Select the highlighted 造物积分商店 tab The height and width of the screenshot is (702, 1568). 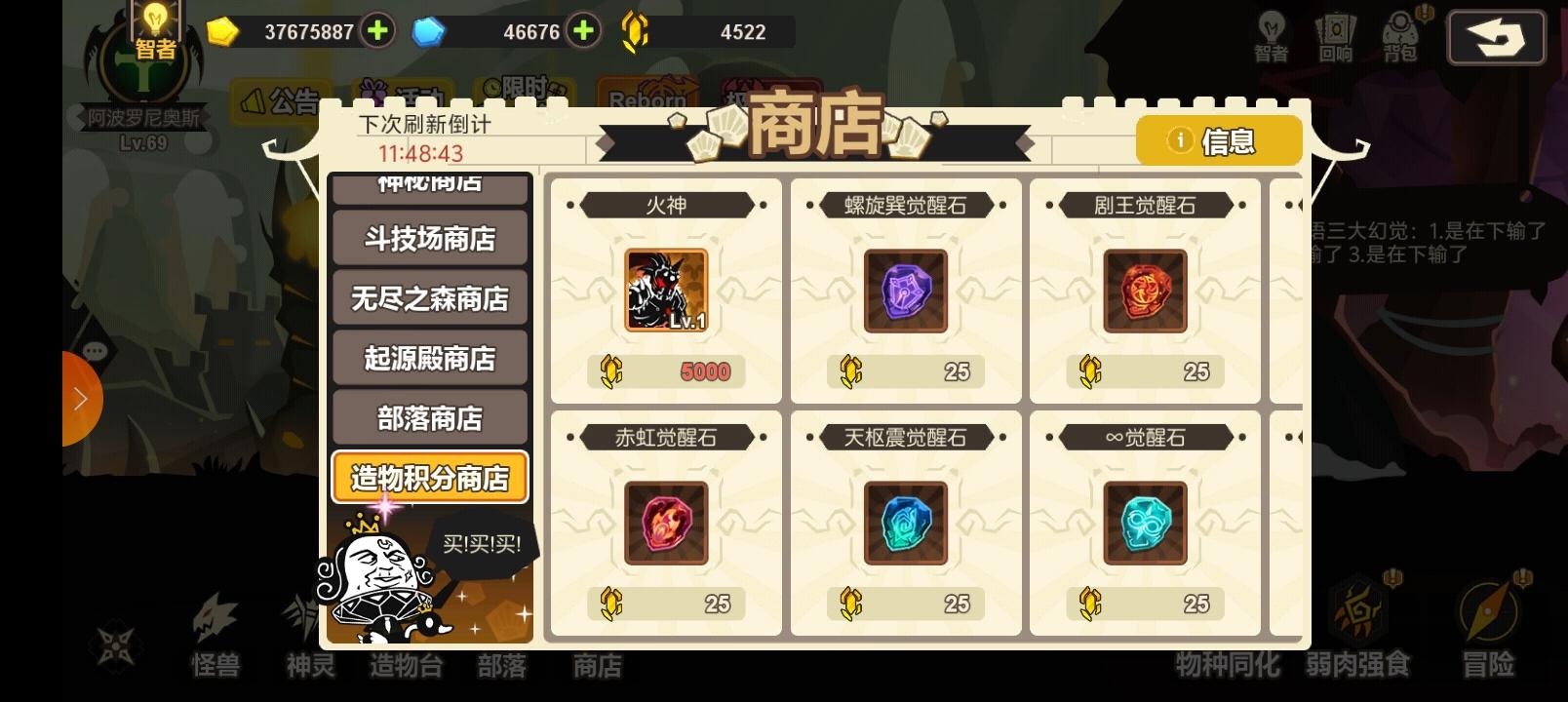coord(429,477)
